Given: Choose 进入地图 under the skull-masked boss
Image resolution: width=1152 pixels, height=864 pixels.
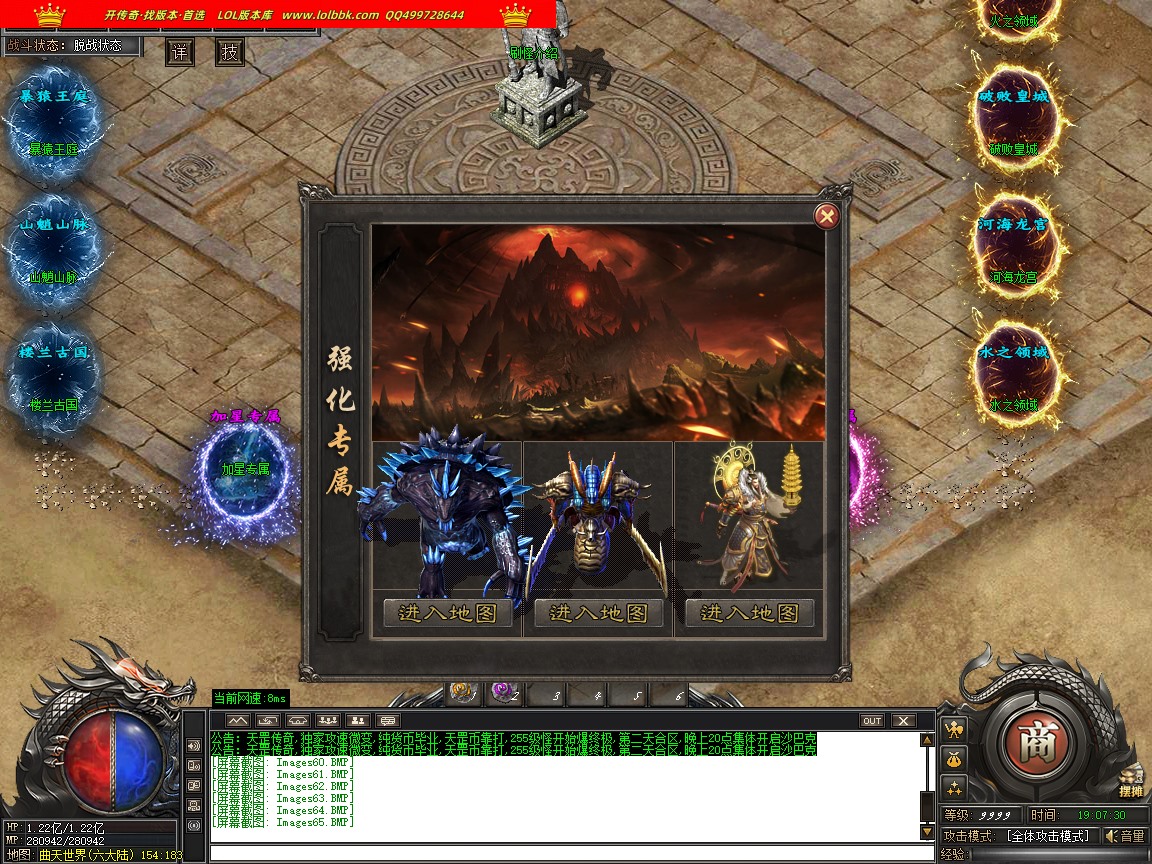Looking at the screenshot, I should pyautogui.click(x=598, y=613).
